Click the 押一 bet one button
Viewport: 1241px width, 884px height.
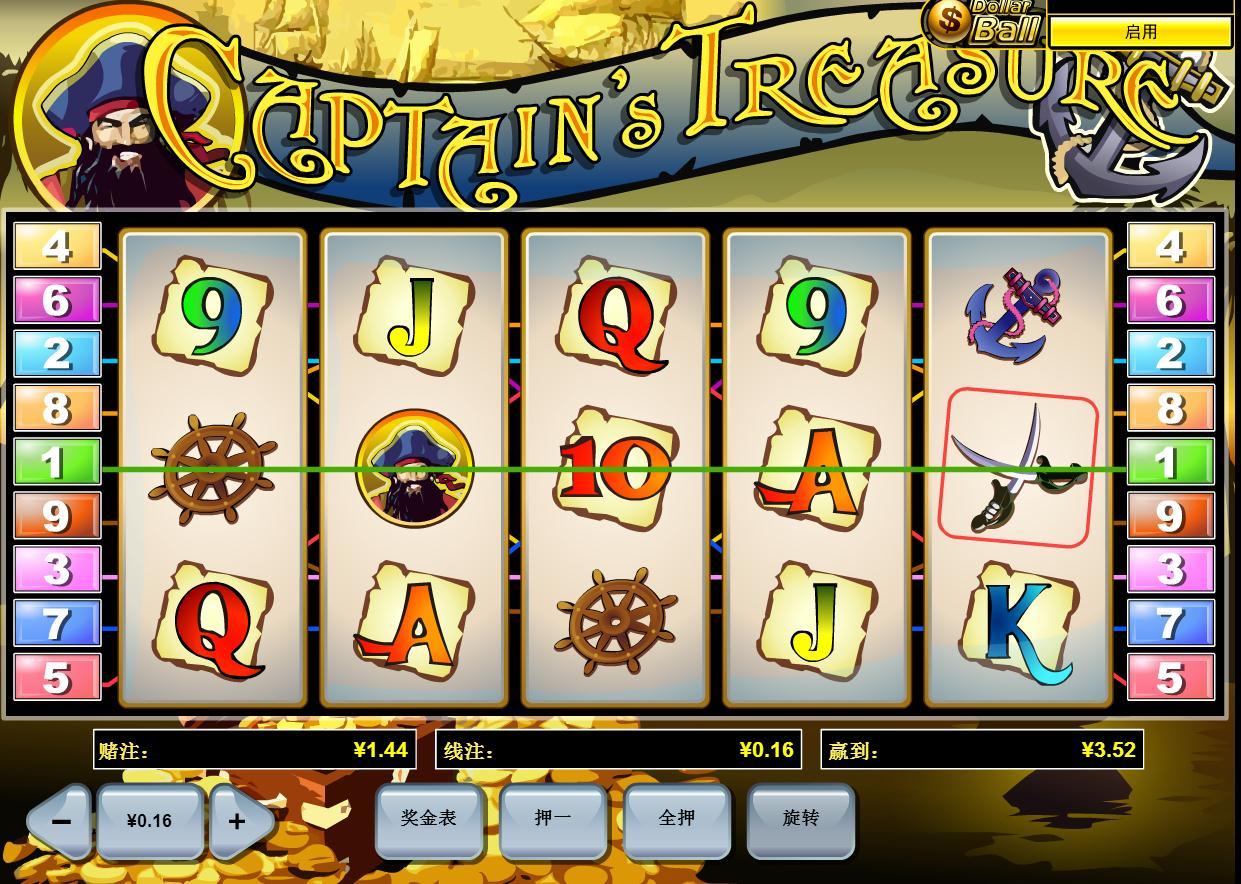(553, 819)
